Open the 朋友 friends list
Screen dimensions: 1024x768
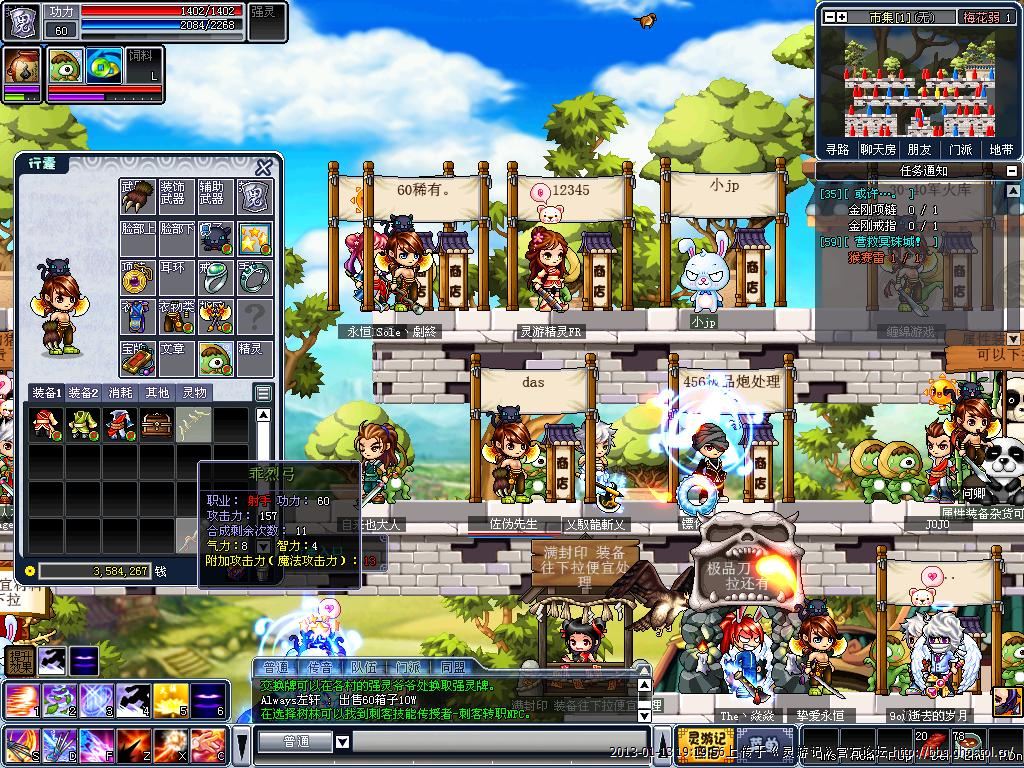coord(919,149)
